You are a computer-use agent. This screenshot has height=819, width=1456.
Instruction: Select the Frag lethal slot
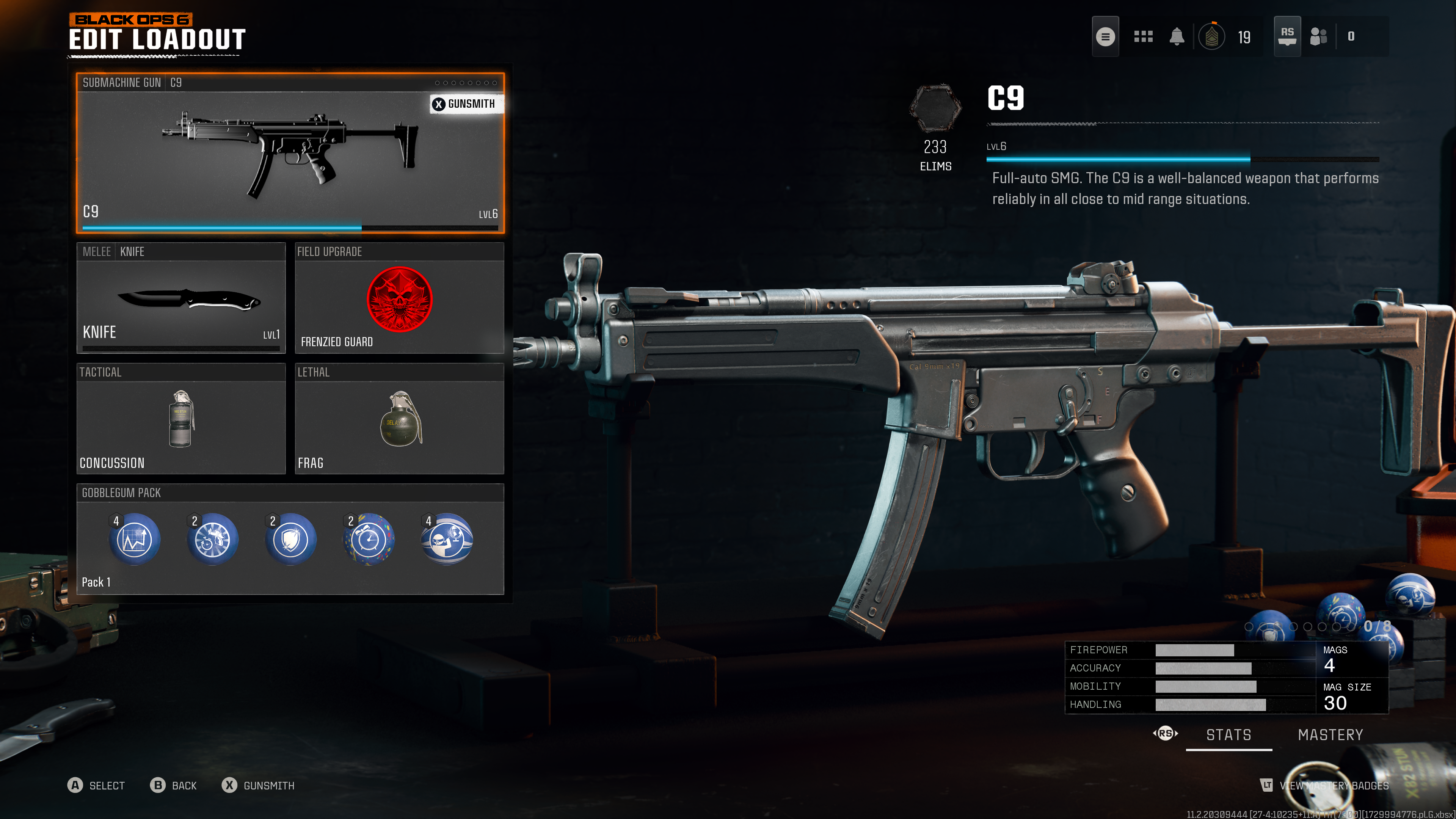[x=399, y=419]
